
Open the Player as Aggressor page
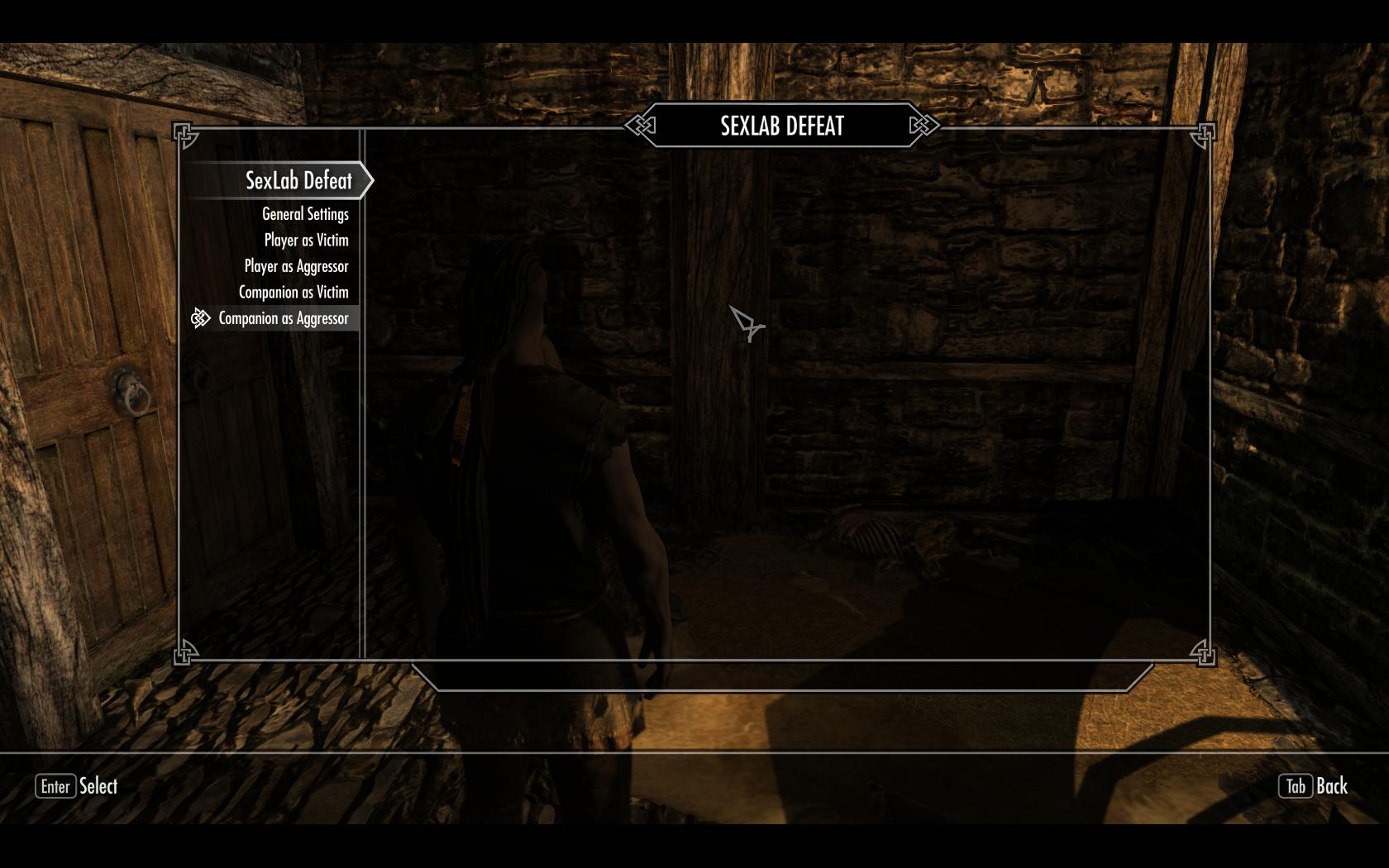click(x=296, y=266)
